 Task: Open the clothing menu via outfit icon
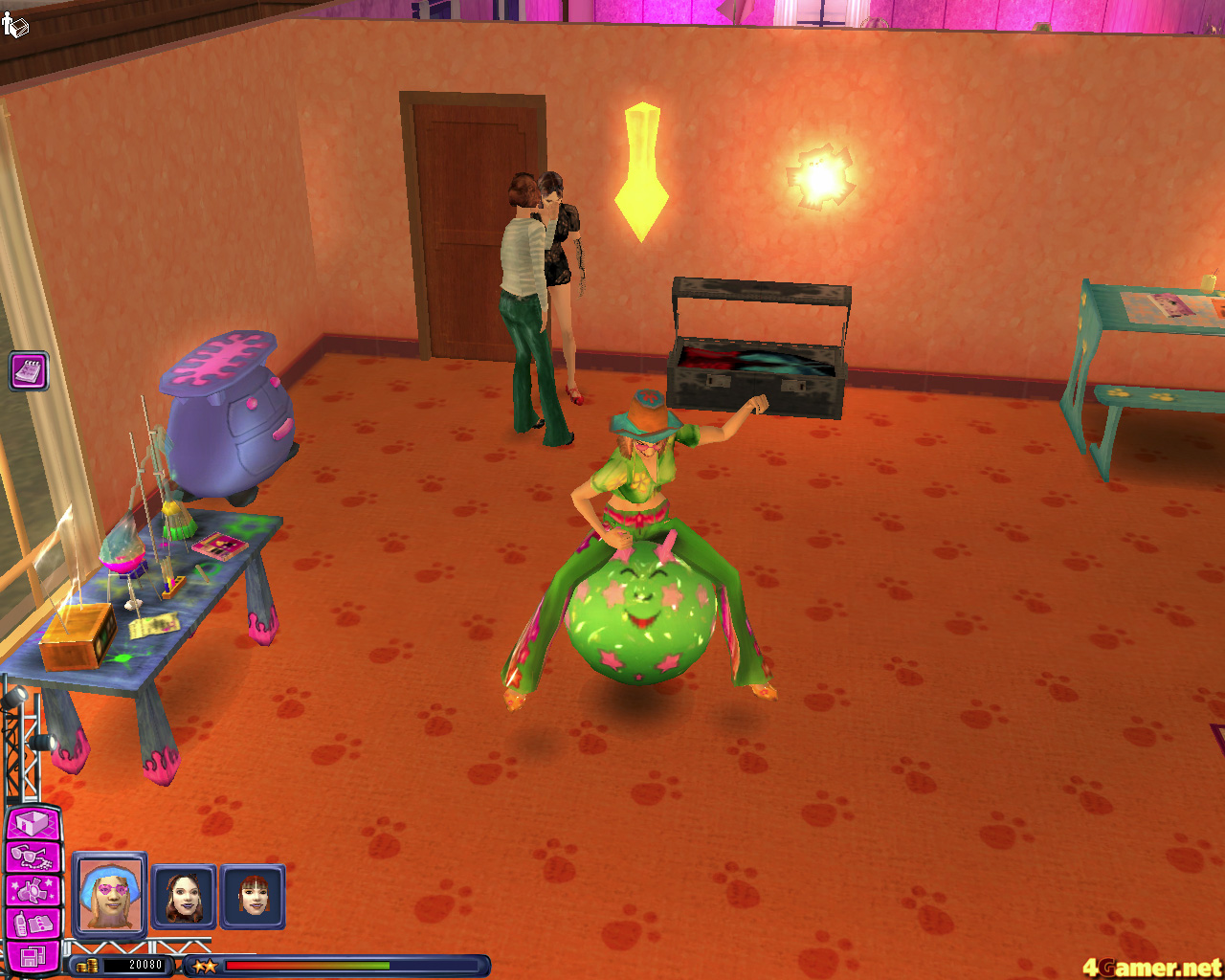point(31,890)
